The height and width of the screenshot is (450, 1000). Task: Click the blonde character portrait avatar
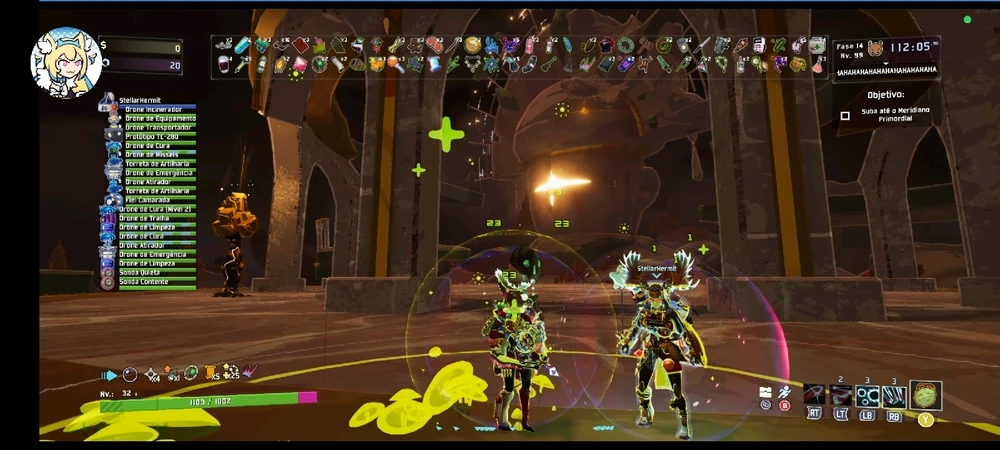66,62
